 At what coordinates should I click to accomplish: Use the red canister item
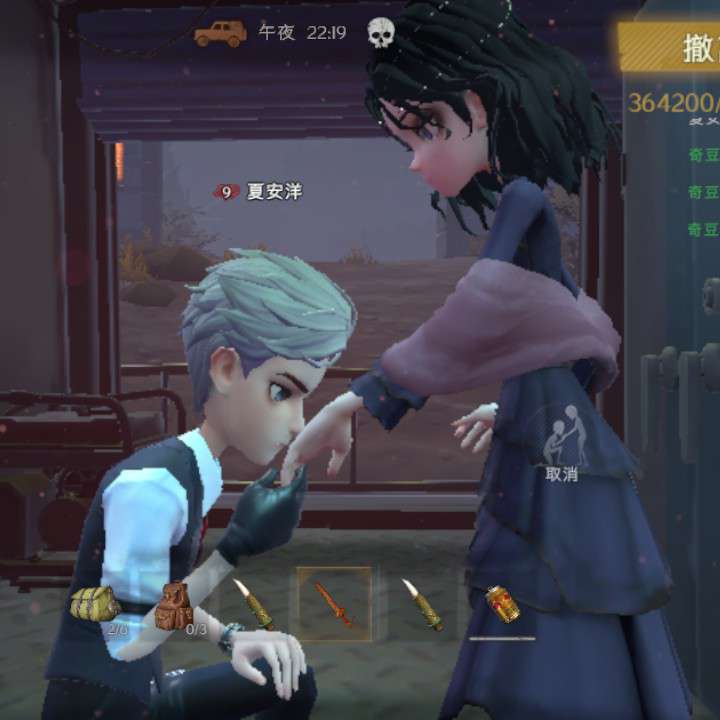[501, 604]
